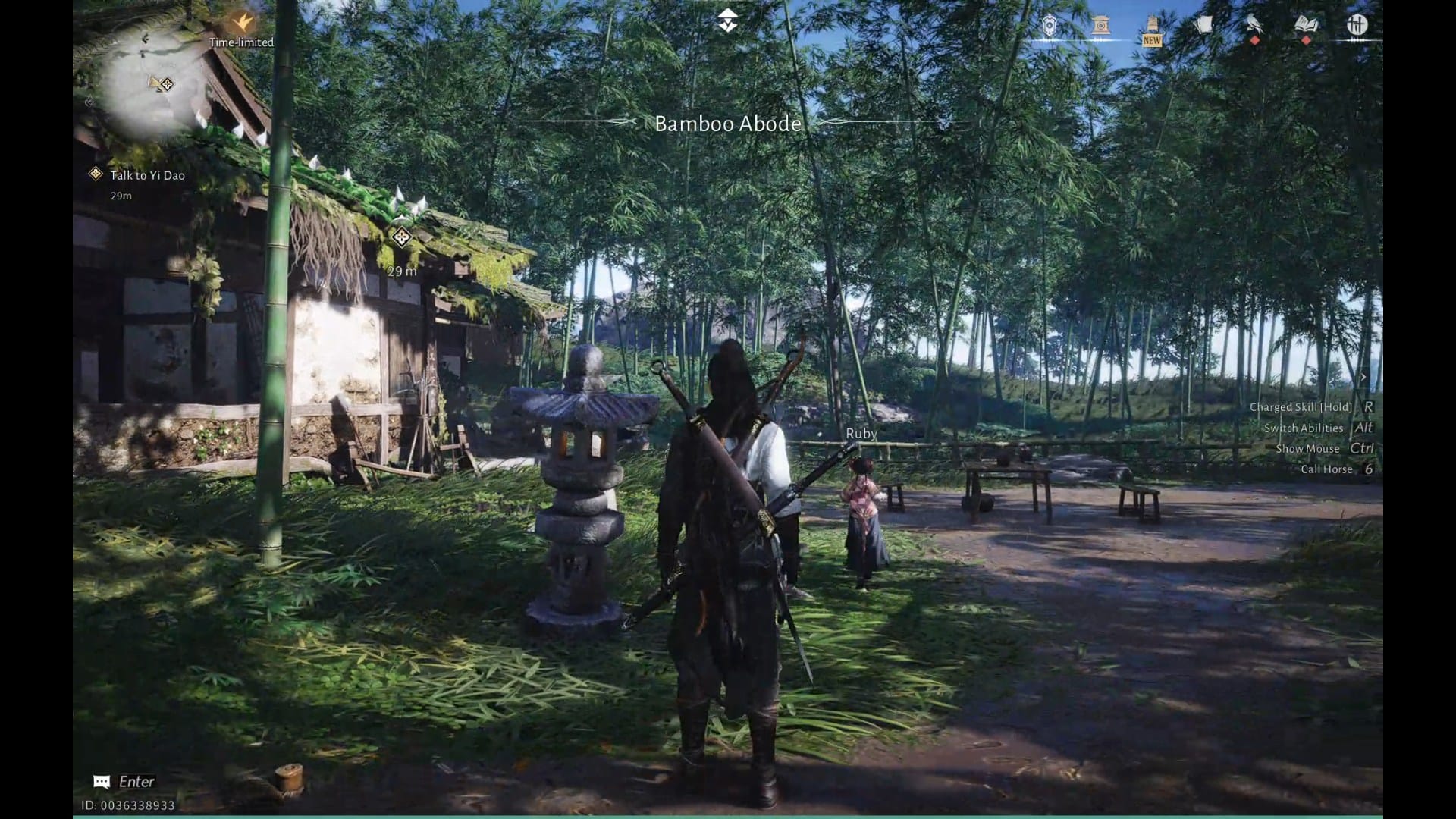Open the stacked cards icon
This screenshot has height=819, width=1456.
tap(1203, 26)
